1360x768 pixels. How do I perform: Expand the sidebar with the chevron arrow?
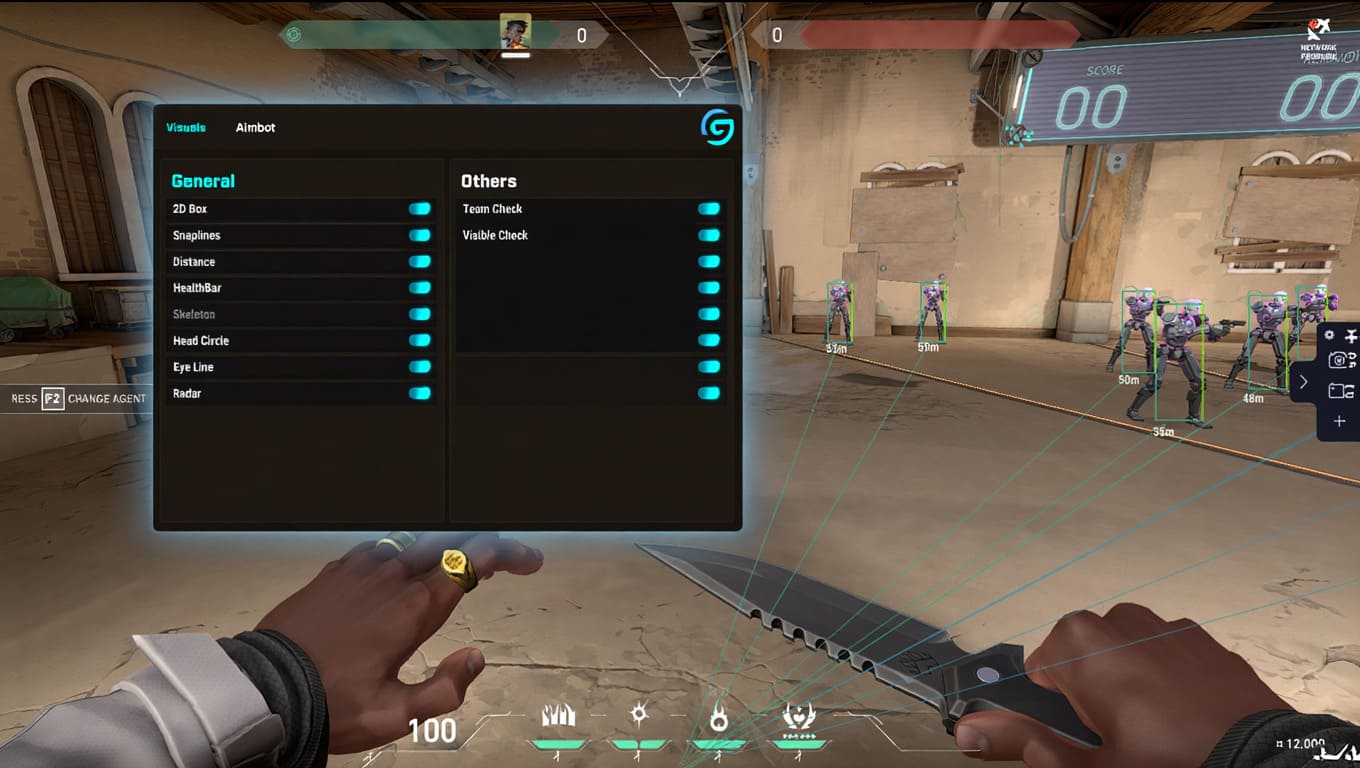(1303, 382)
